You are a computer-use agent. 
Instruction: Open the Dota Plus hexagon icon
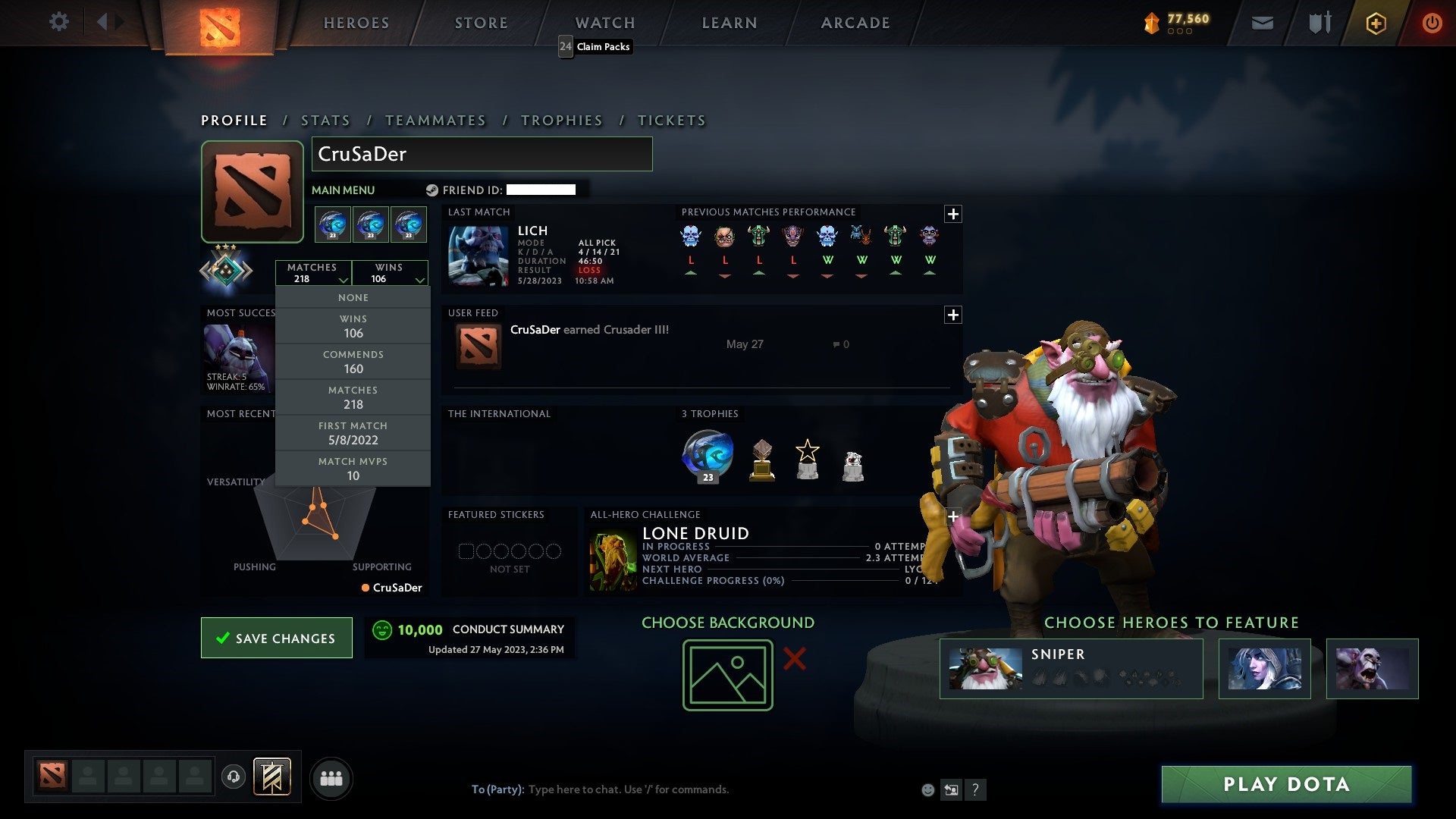[x=1376, y=23]
